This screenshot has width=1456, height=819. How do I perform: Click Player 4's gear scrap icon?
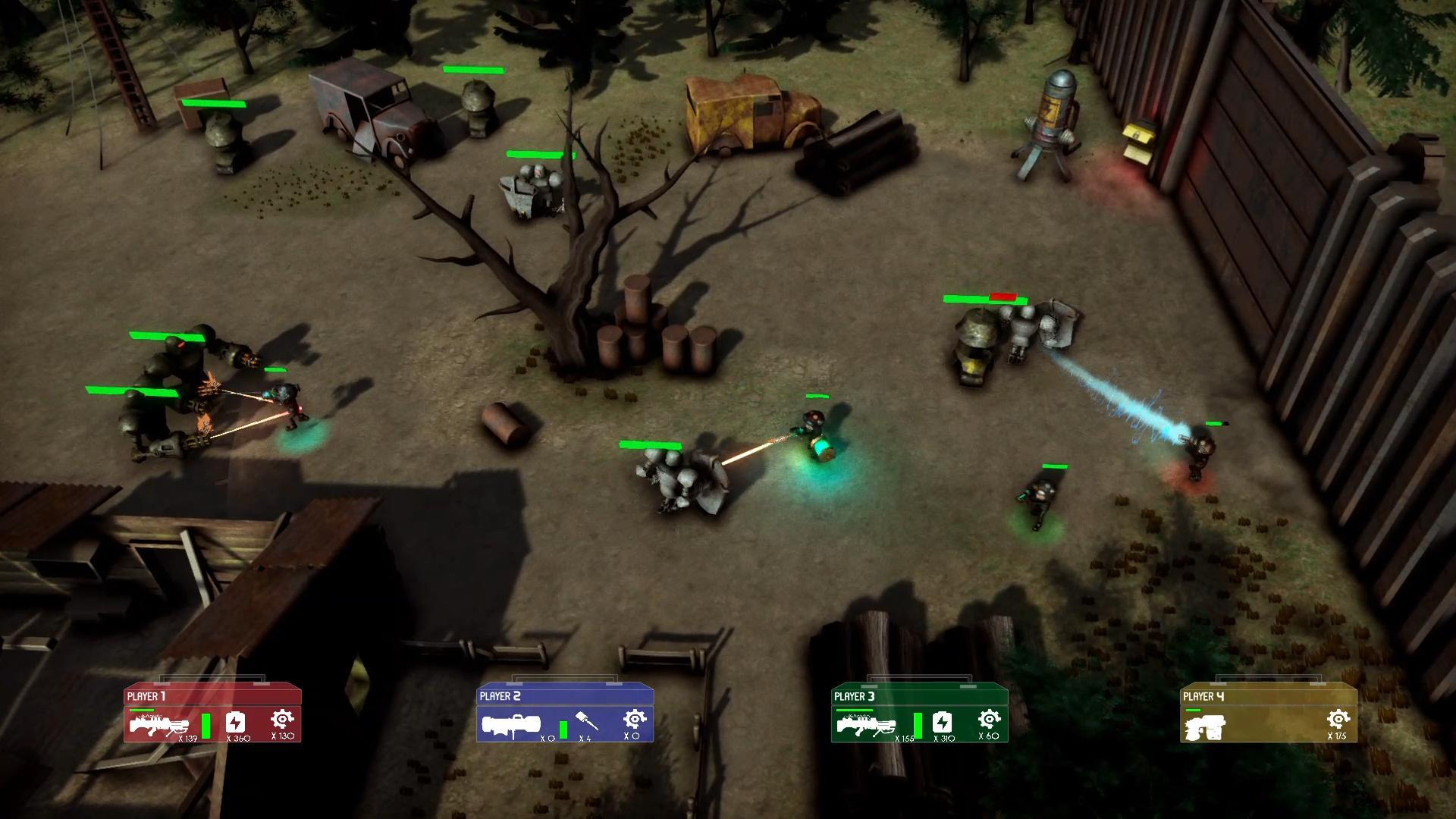(1338, 719)
